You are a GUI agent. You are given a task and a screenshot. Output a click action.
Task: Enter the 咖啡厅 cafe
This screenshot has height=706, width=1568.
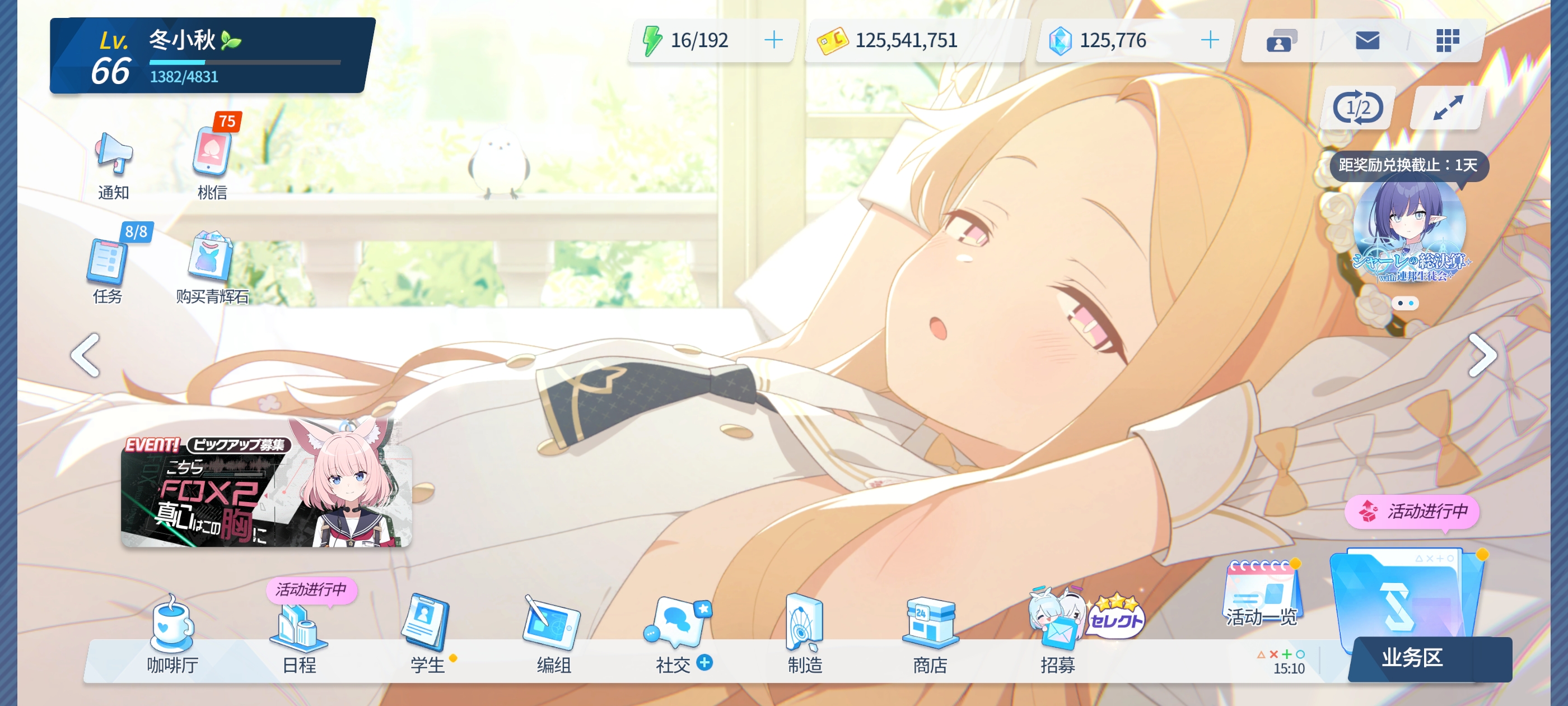(x=174, y=628)
